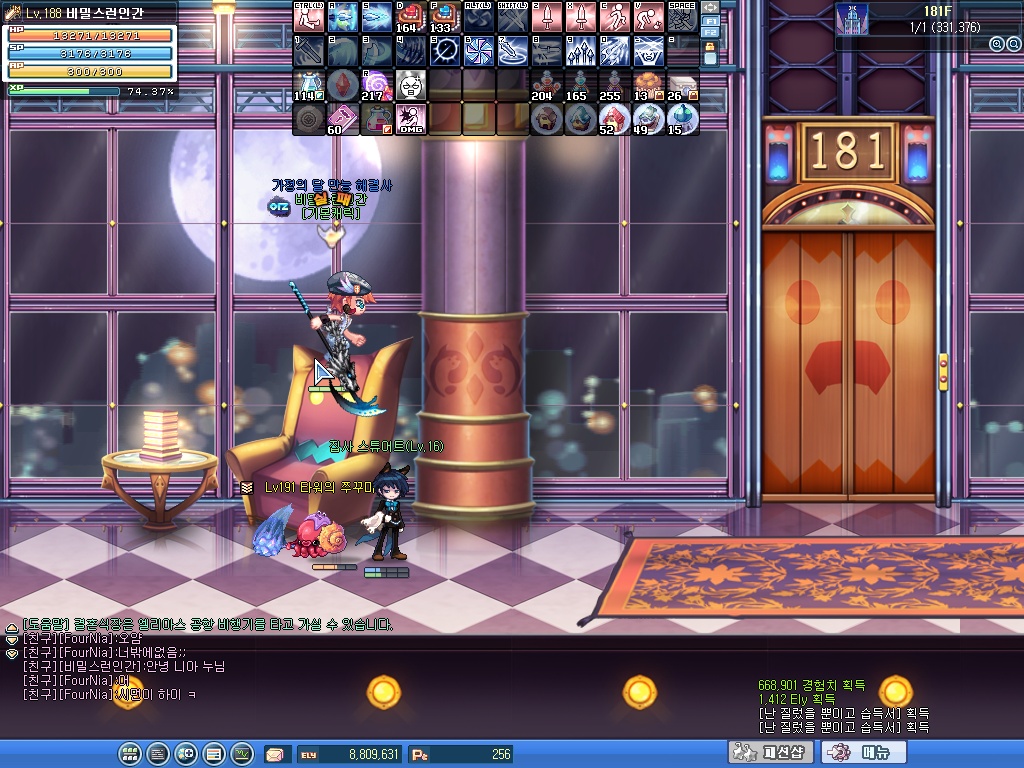1024x768 pixels.
Task: Use the pink book item showing 60
Action: click(x=342, y=119)
